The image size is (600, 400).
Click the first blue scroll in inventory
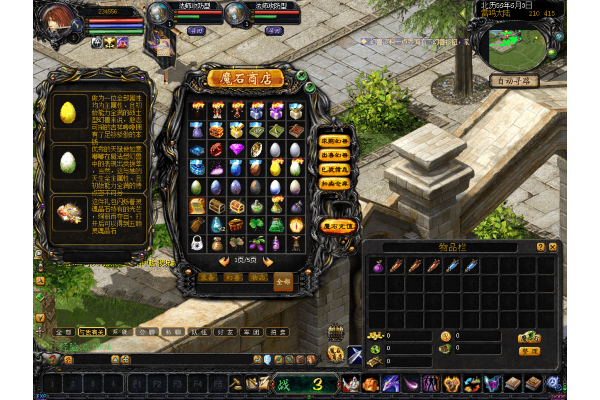452,266
